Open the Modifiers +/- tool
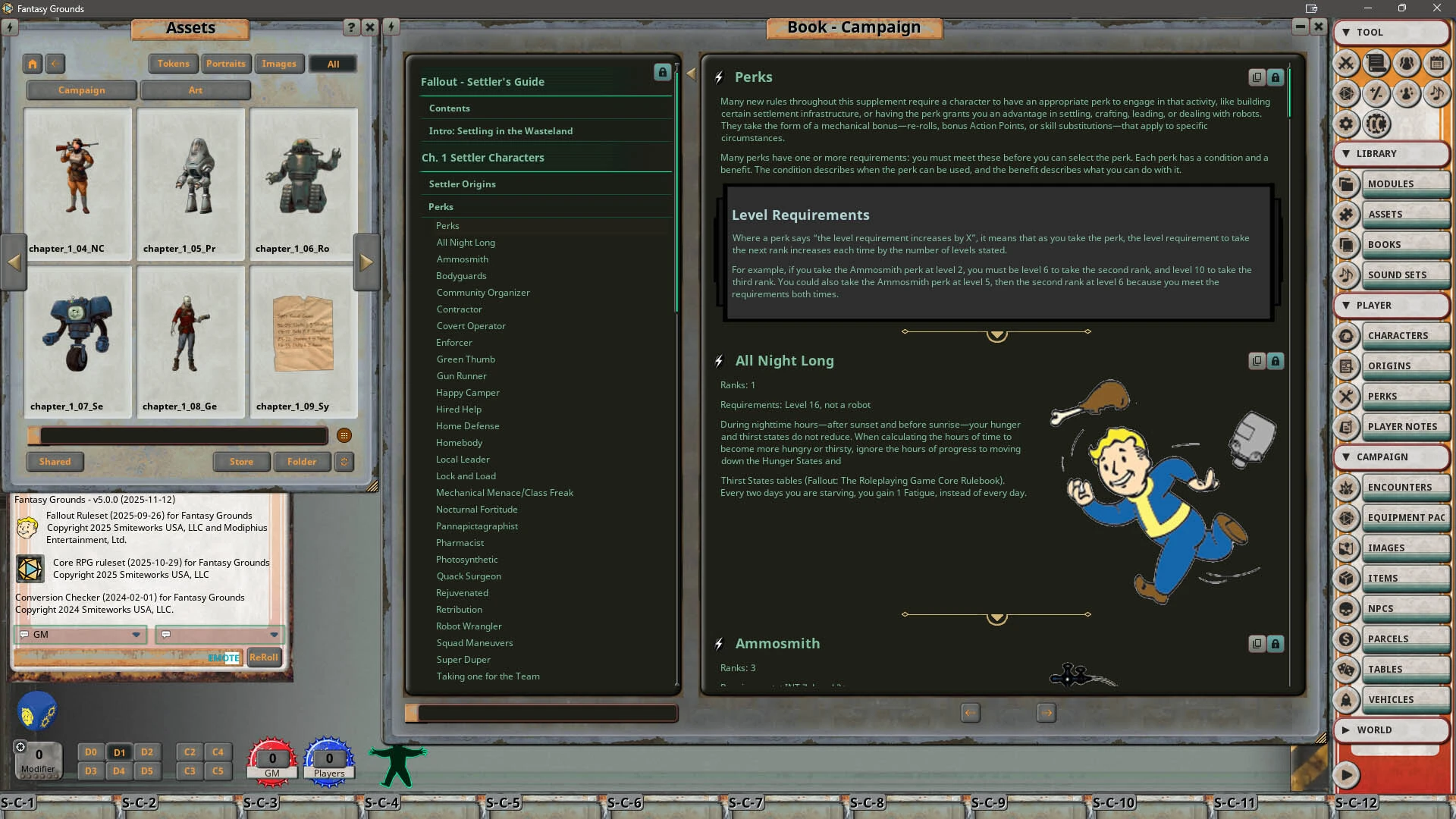Screen dimensions: 1456x819 [x=1376, y=94]
